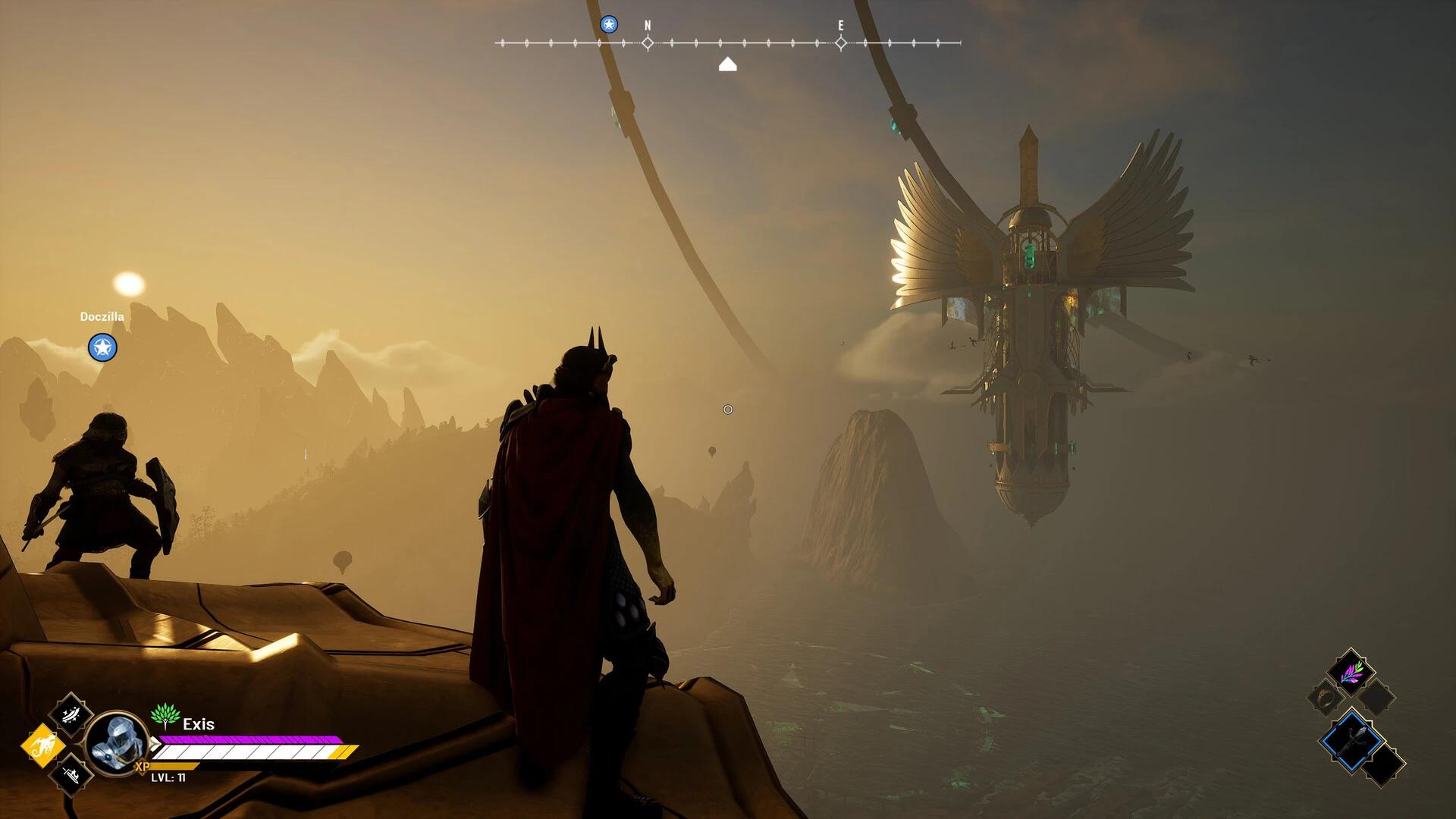
Task: Select the N heading on the compass
Action: tap(647, 24)
